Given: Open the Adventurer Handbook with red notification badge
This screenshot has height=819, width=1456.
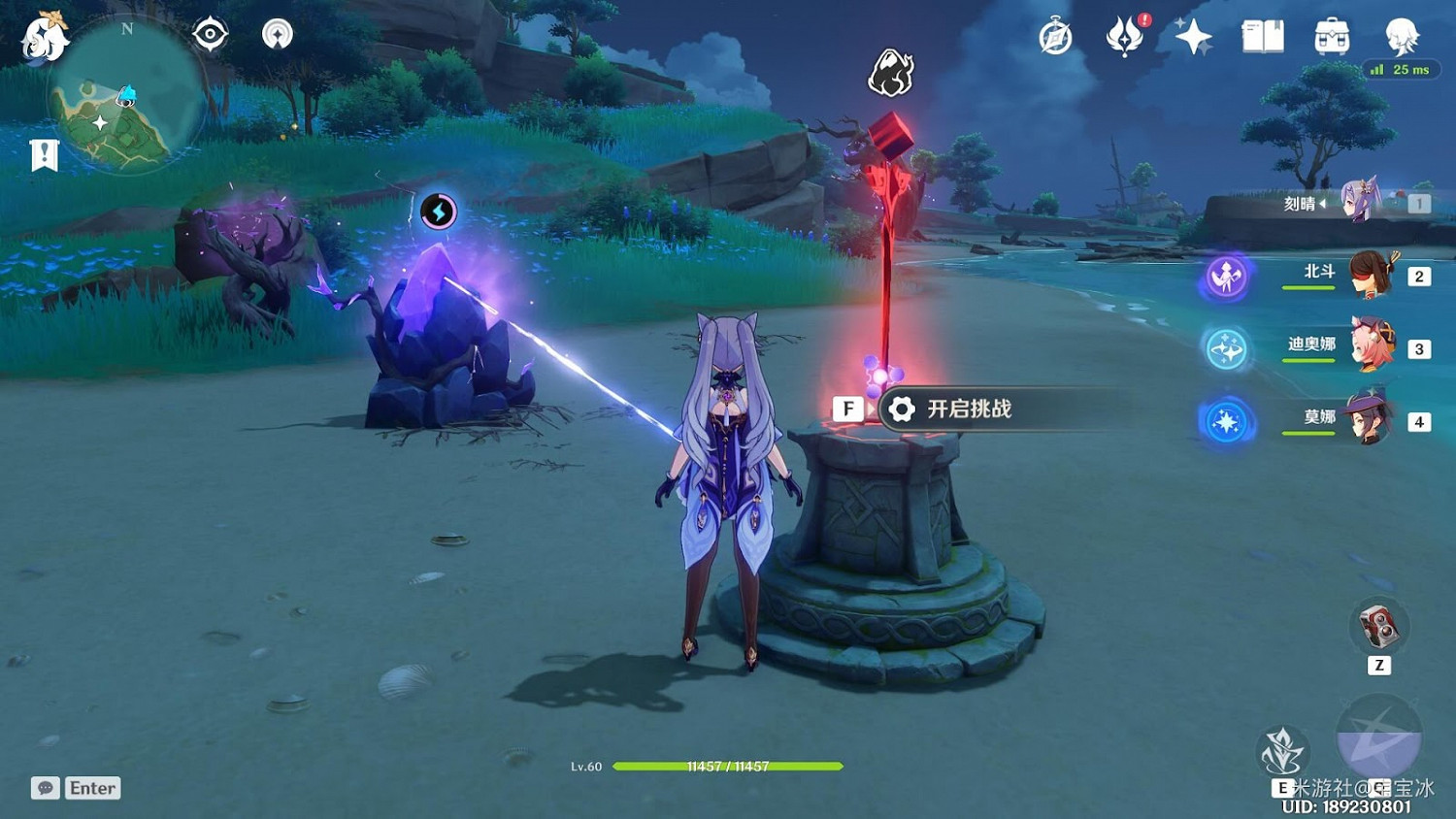Looking at the screenshot, I should coord(1123,41).
